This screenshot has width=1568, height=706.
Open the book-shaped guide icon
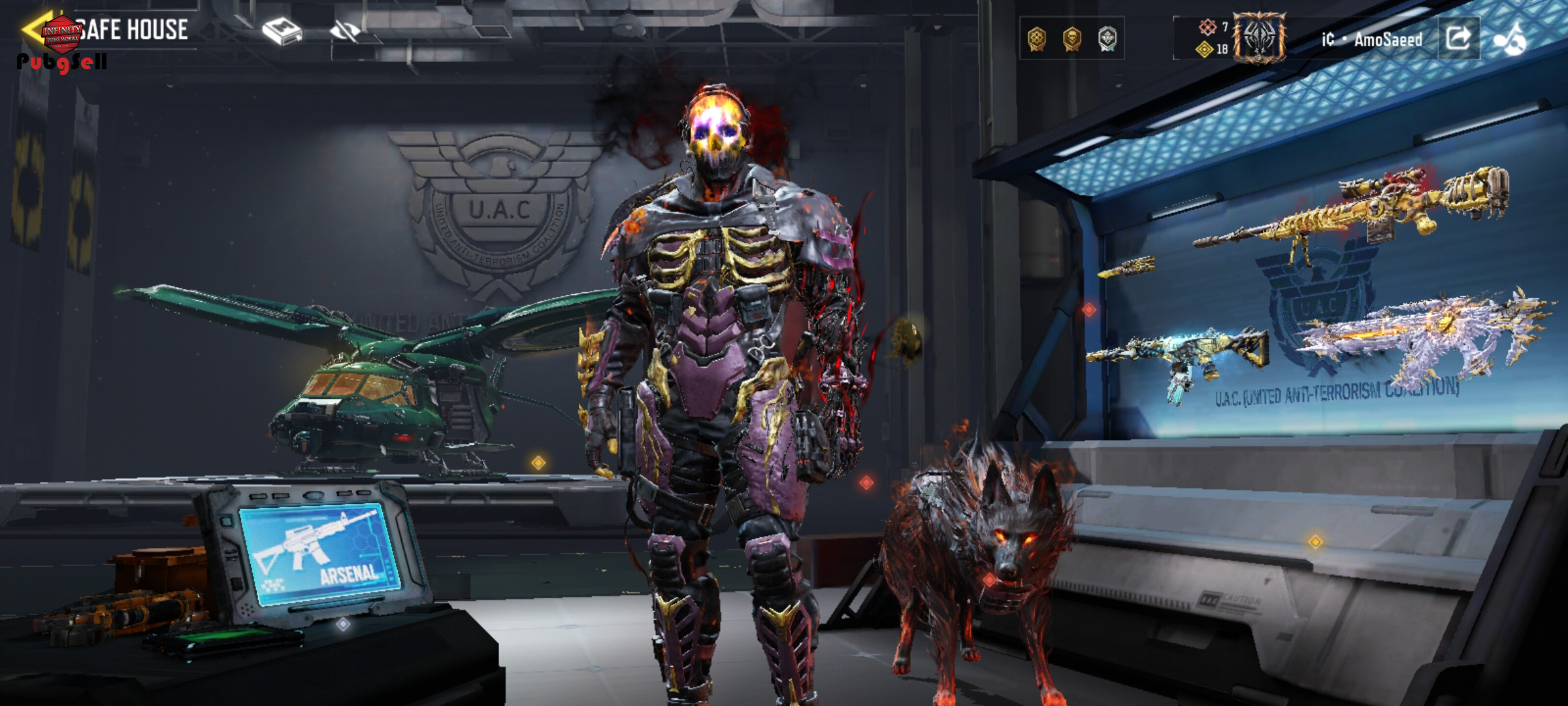point(282,31)
